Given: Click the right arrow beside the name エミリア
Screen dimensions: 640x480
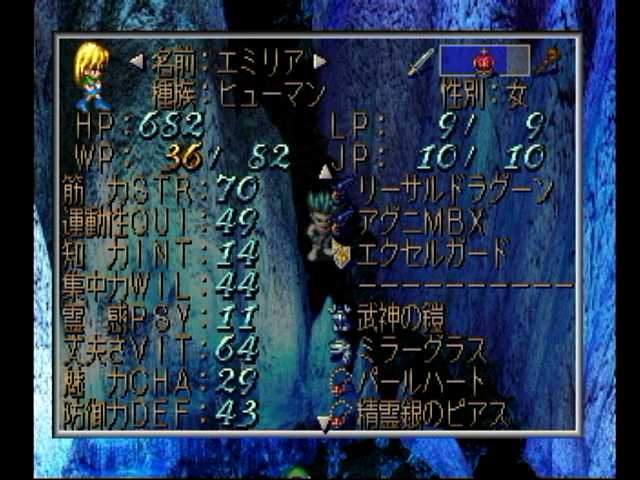Looking at the screenshot, I should 320,61.
